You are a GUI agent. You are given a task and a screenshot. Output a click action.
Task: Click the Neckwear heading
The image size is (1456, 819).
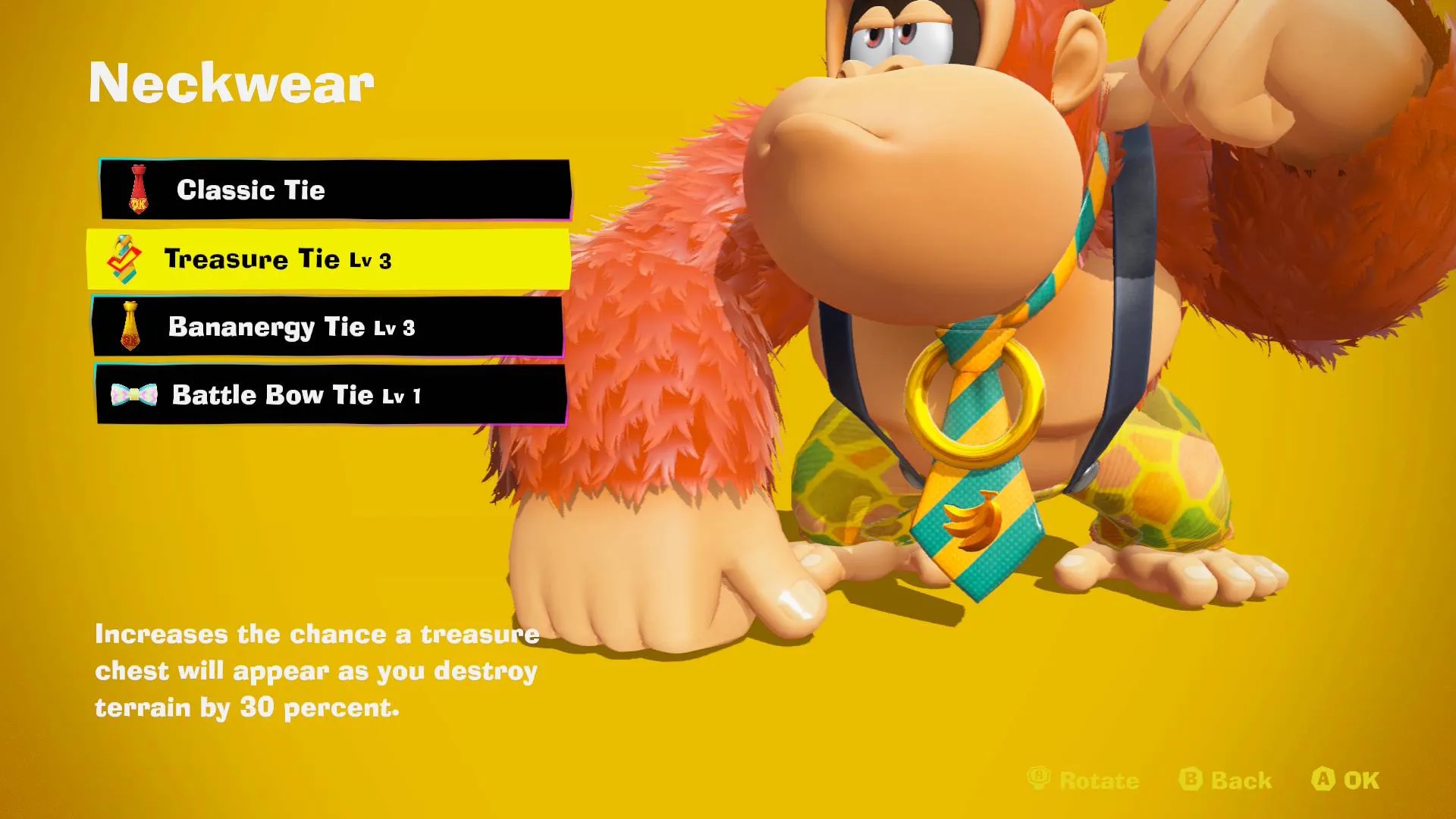[232, 83]
